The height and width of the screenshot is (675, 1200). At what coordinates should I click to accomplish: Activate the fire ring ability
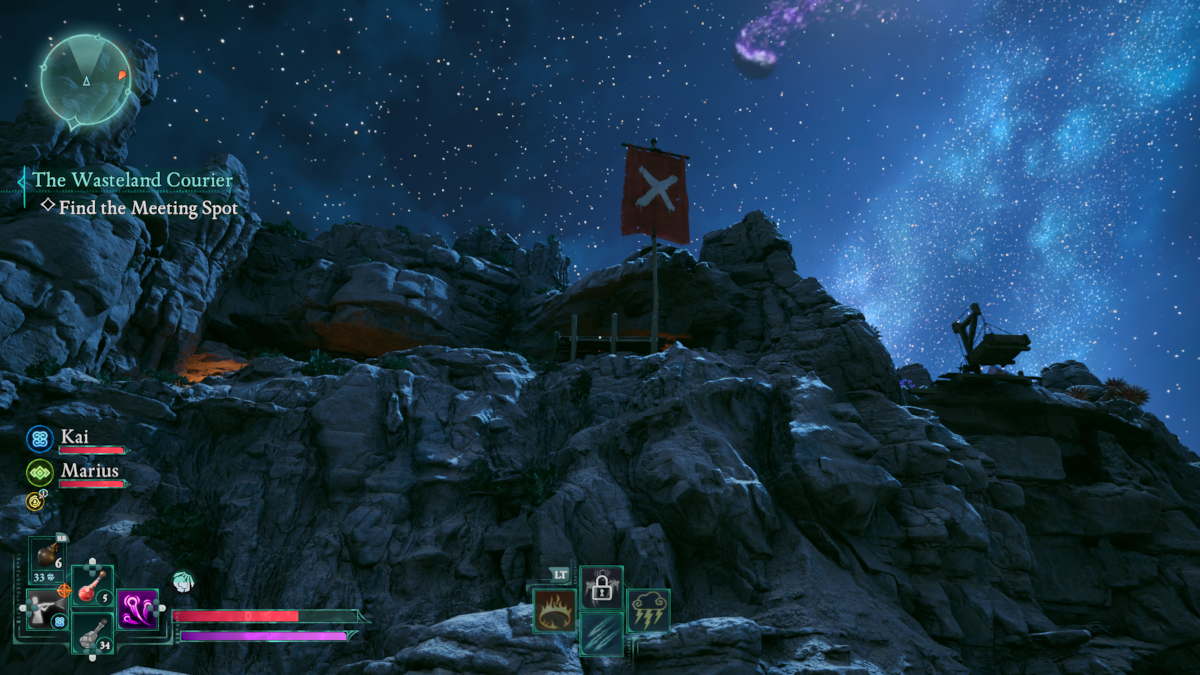coord(554,611)
